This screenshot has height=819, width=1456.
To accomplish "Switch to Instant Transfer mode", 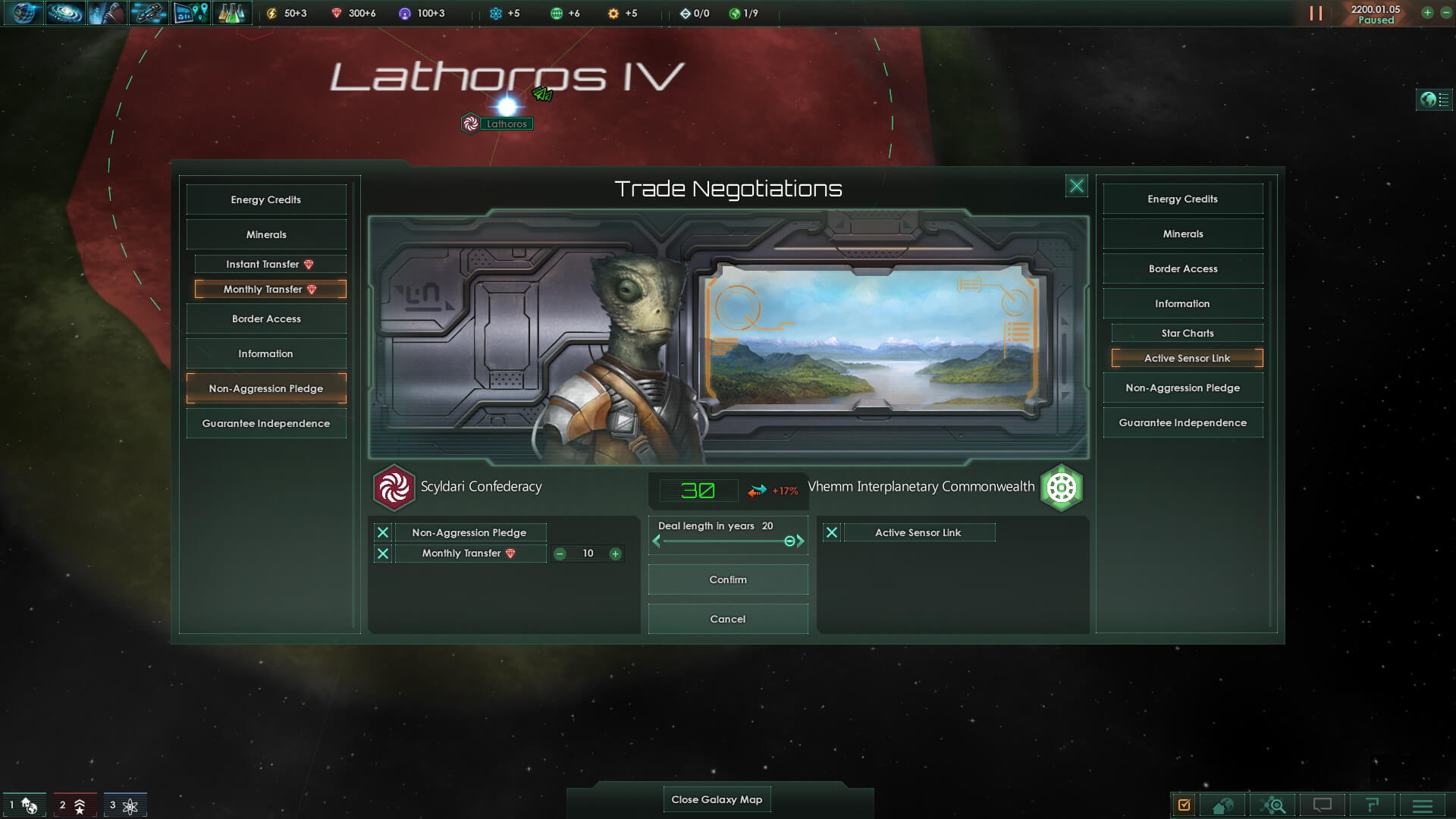I will 270,264.
